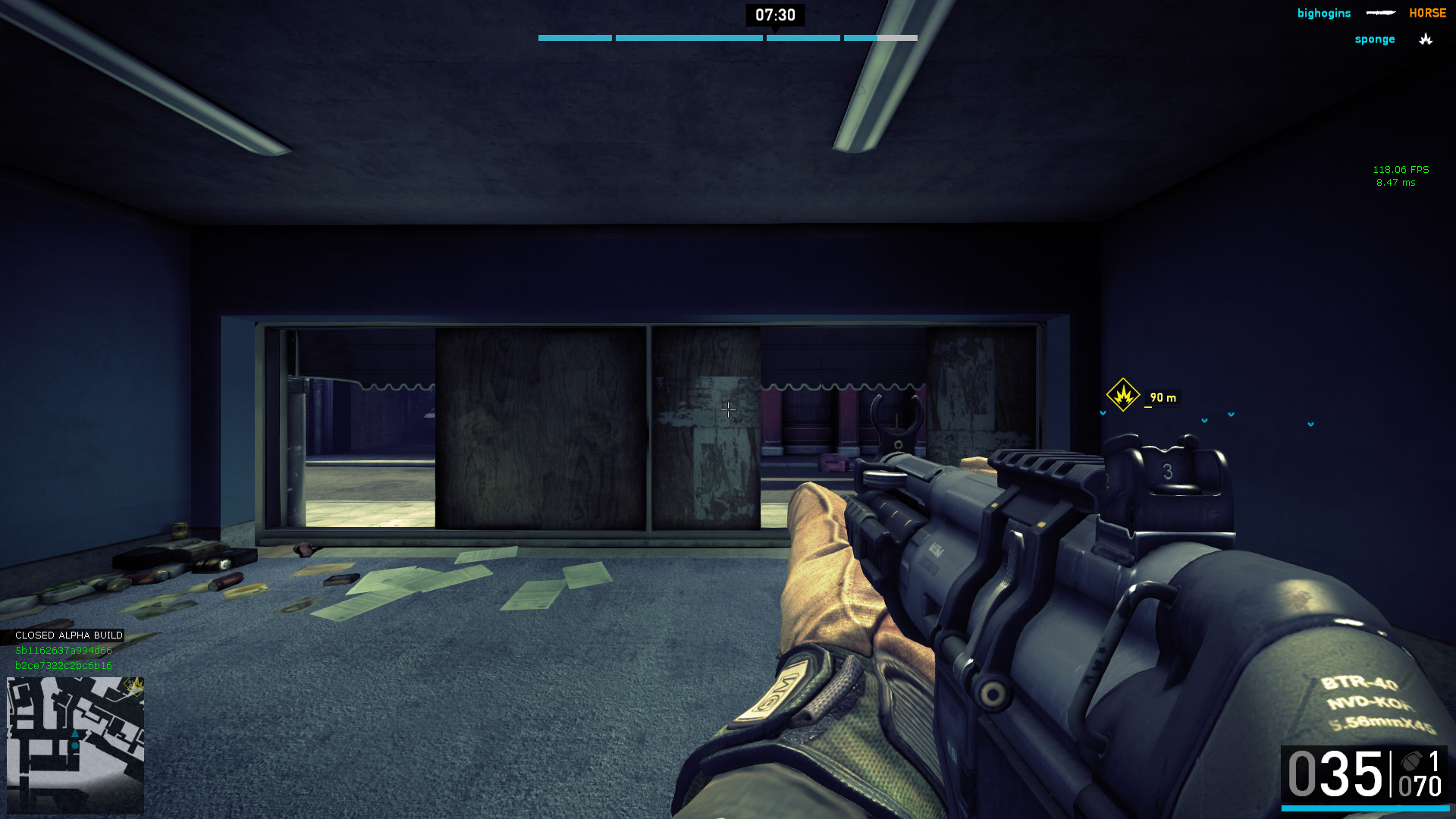Click the grenade icon beside ammo count

coord(1411,761)
